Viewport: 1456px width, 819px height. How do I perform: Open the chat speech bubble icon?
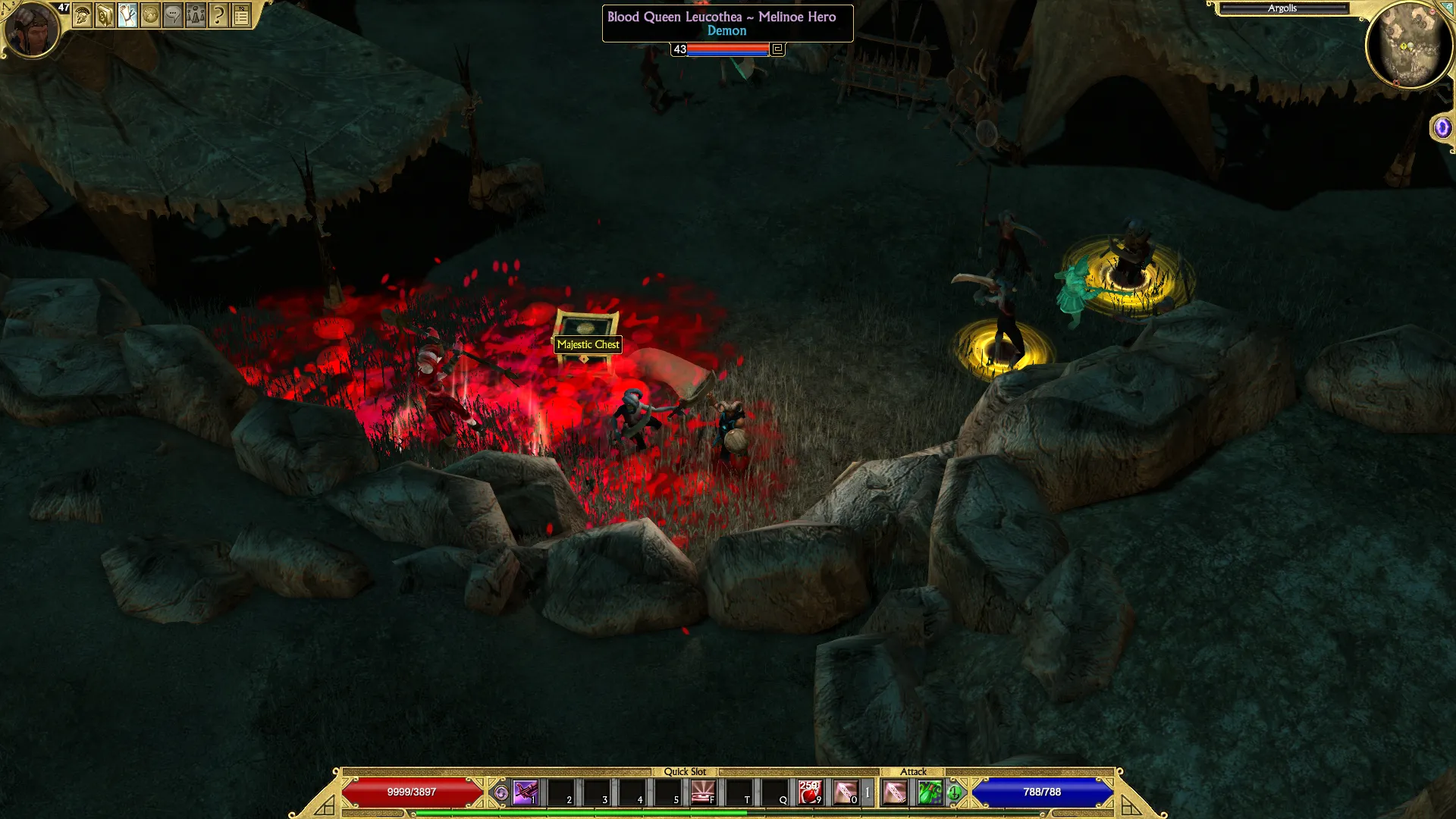173,15
